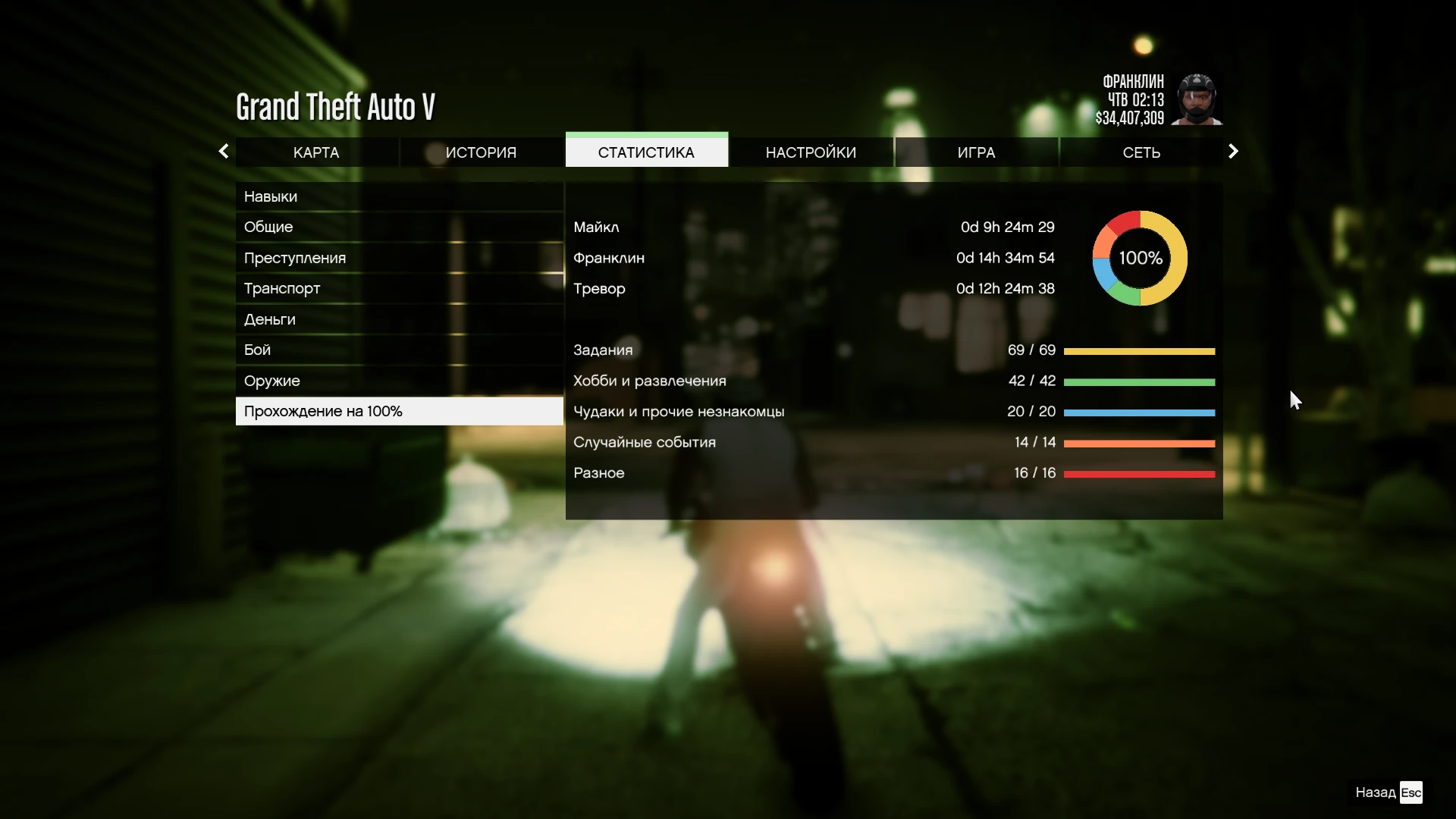The width and height of the screenshot is (1456, 819).
Task: Switch to the НАСТРОЙКИ tab
Action: (811, 152)
